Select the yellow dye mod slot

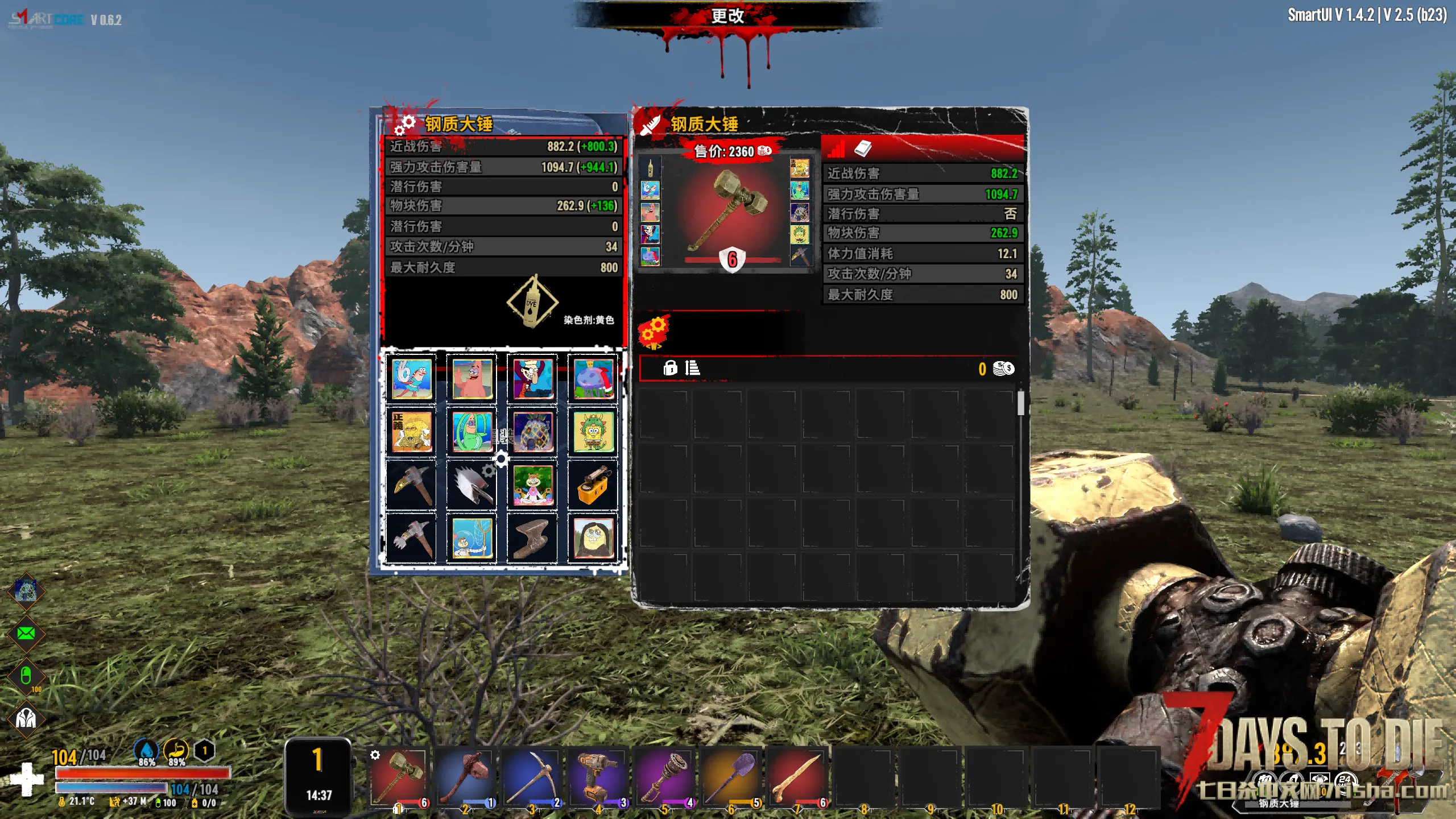(532, 301)
